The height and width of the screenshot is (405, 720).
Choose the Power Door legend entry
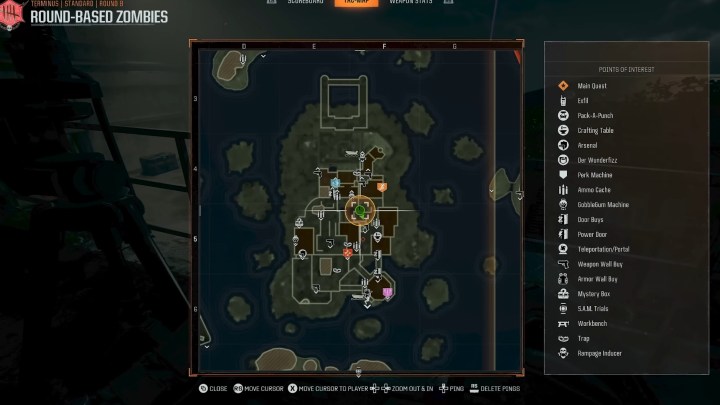pyautogui.click(x=592, y=234)
